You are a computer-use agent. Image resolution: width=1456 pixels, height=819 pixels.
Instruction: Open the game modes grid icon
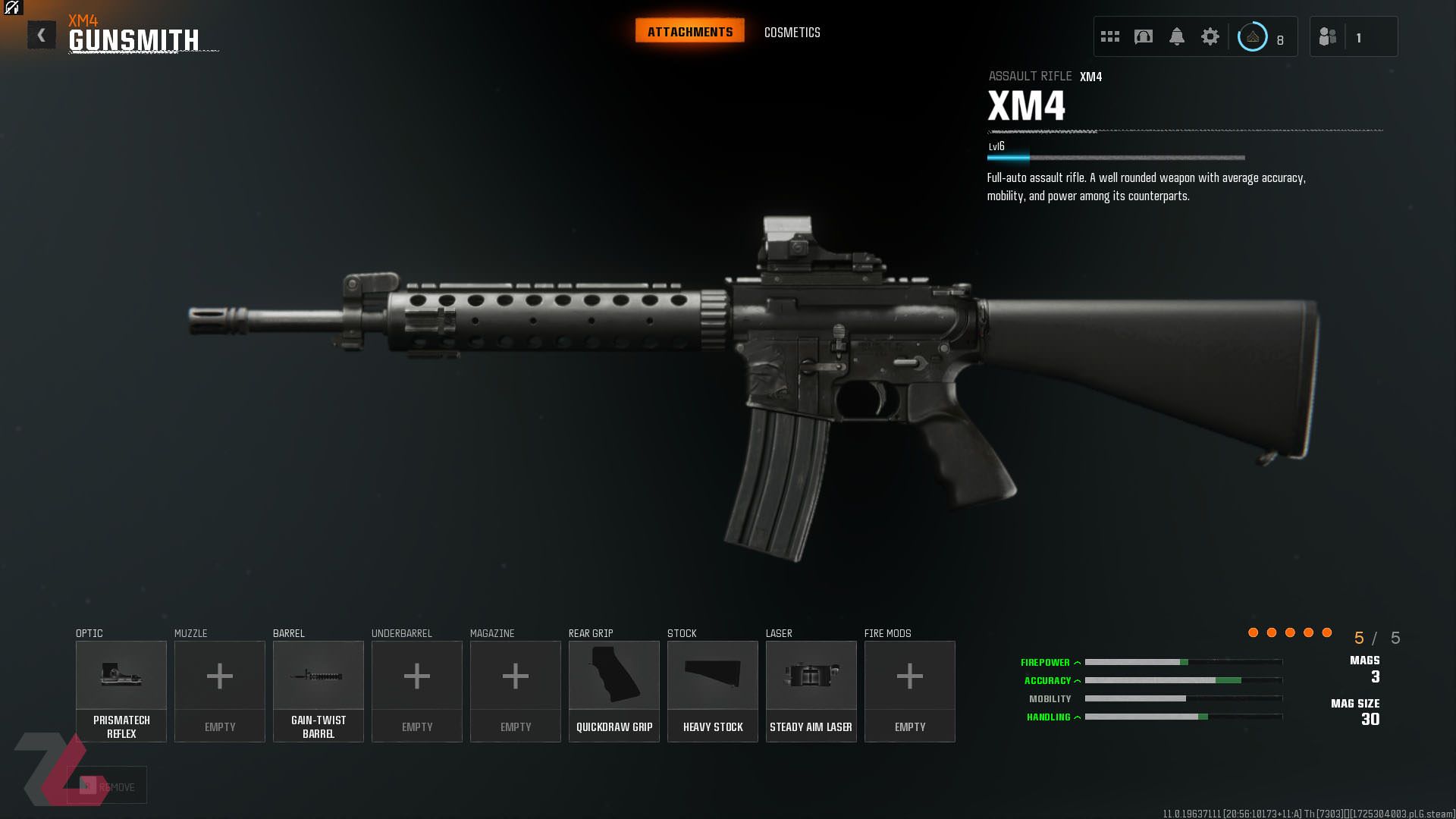click(x=1109, y=36)
